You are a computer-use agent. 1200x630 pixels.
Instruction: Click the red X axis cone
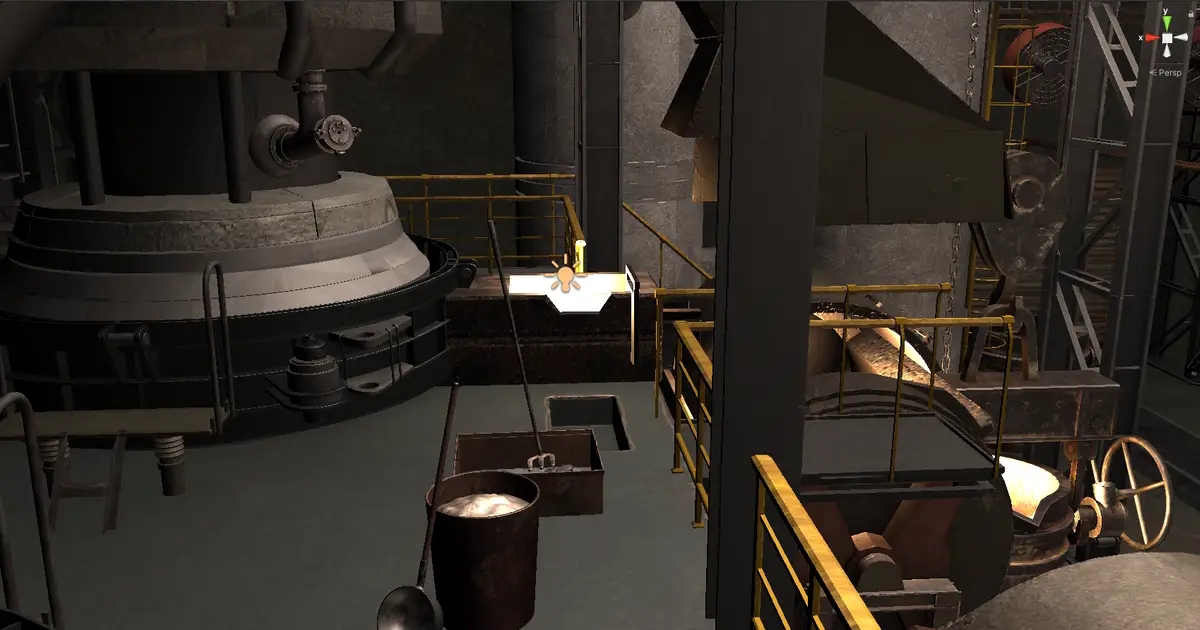coord(1150,38)
